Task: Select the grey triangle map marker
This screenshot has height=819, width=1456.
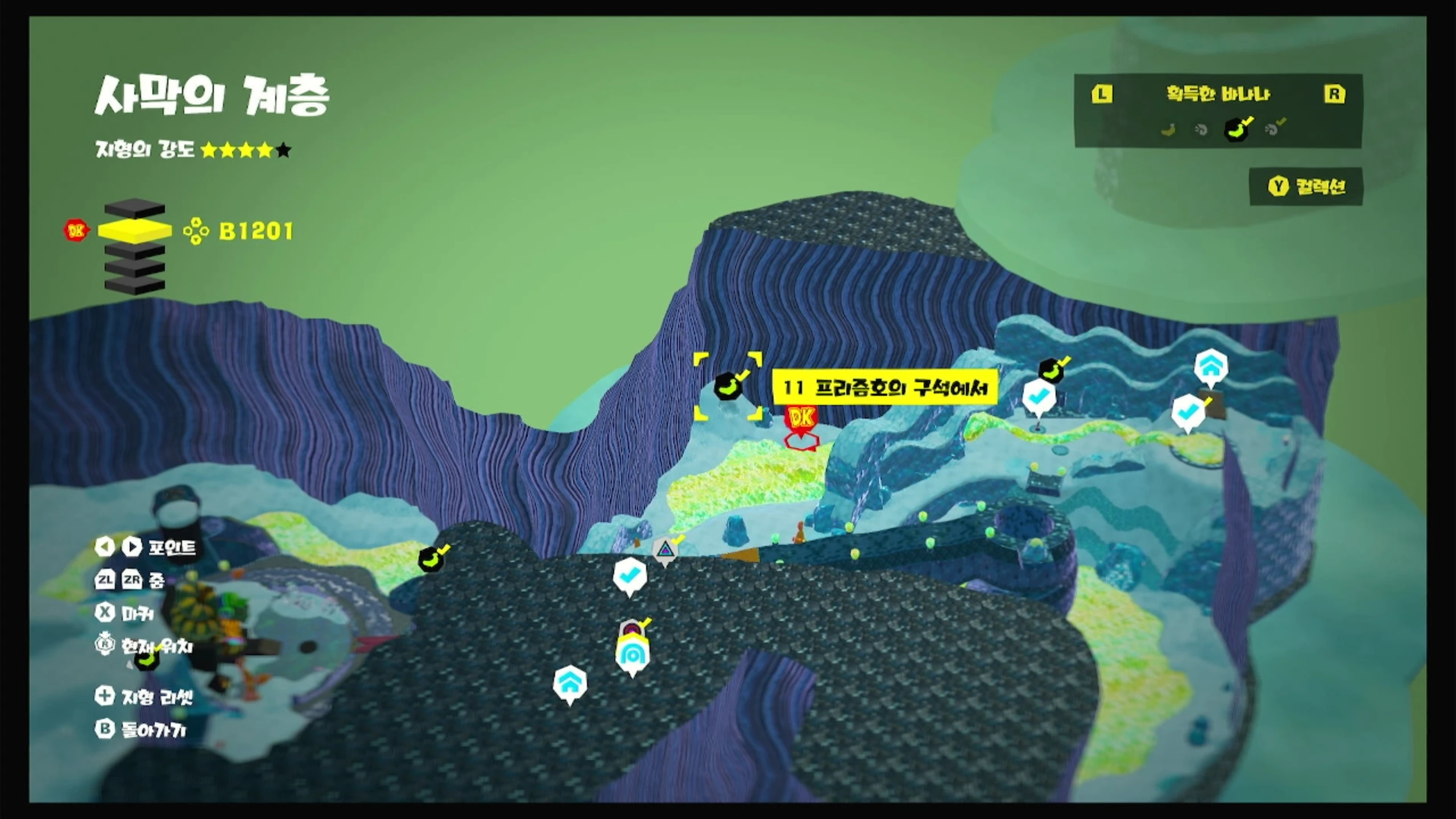Action: click(664, 551)
